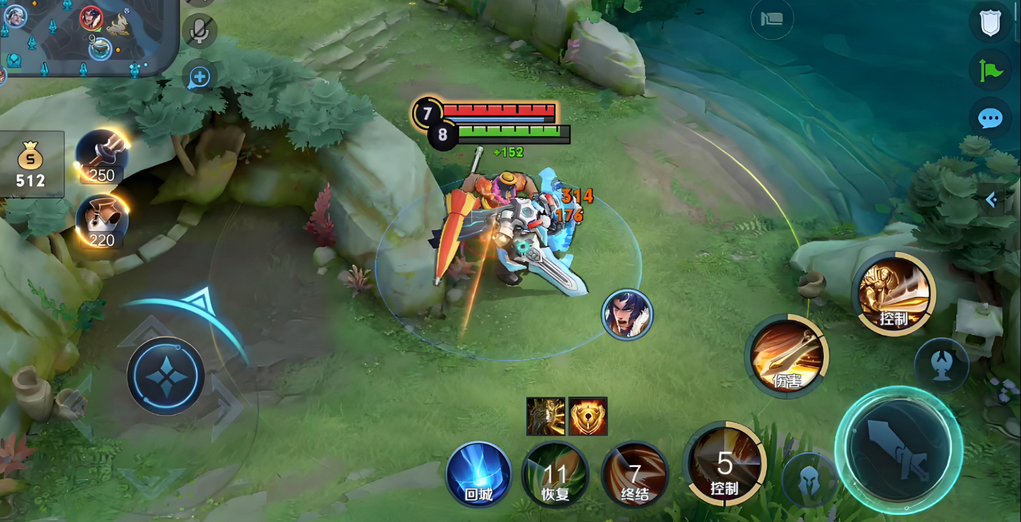Trigger the golden 控制 ultimate skill

(x=893, y=294)
